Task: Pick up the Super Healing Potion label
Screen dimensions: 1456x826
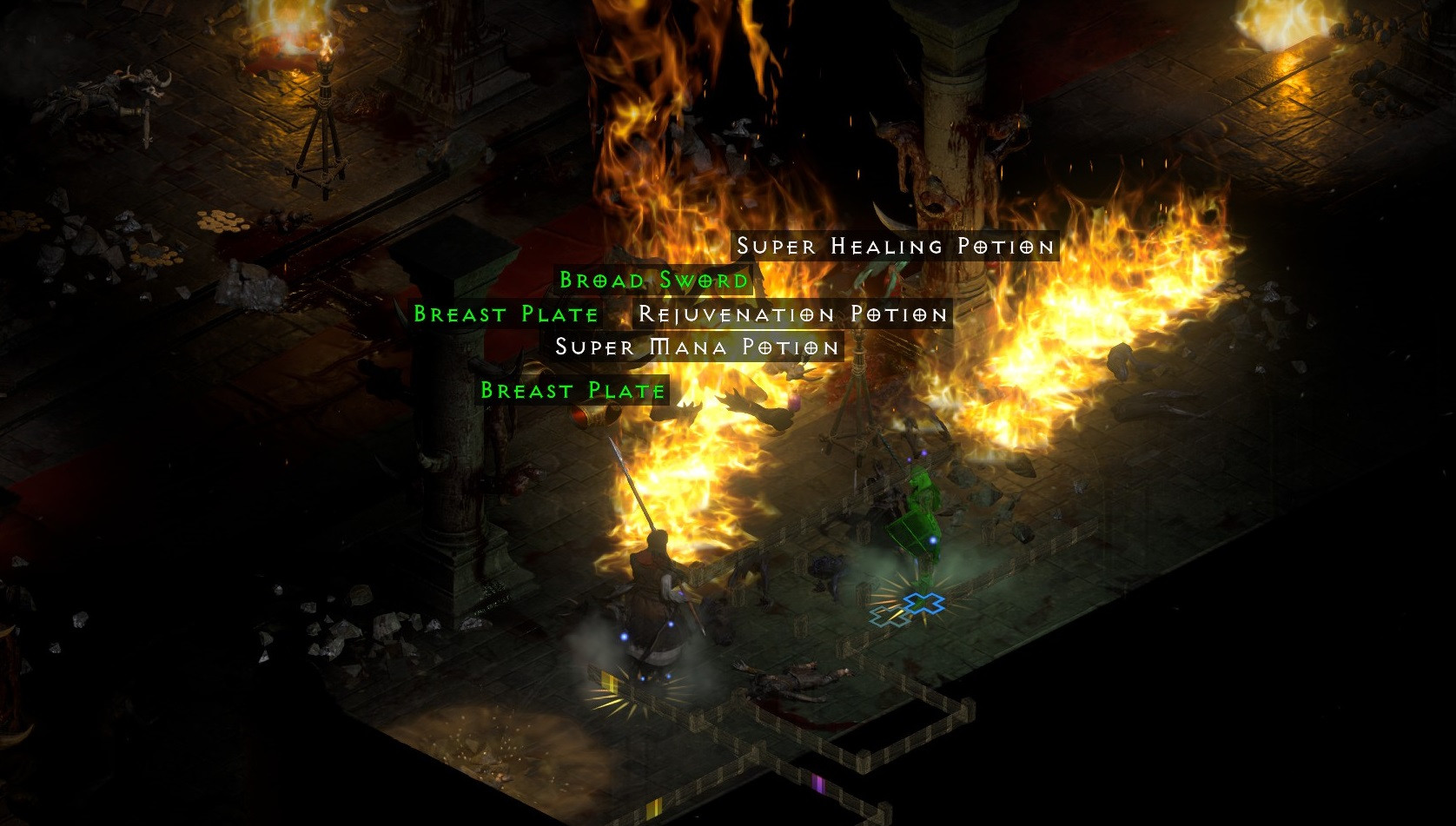Action: 895,247
